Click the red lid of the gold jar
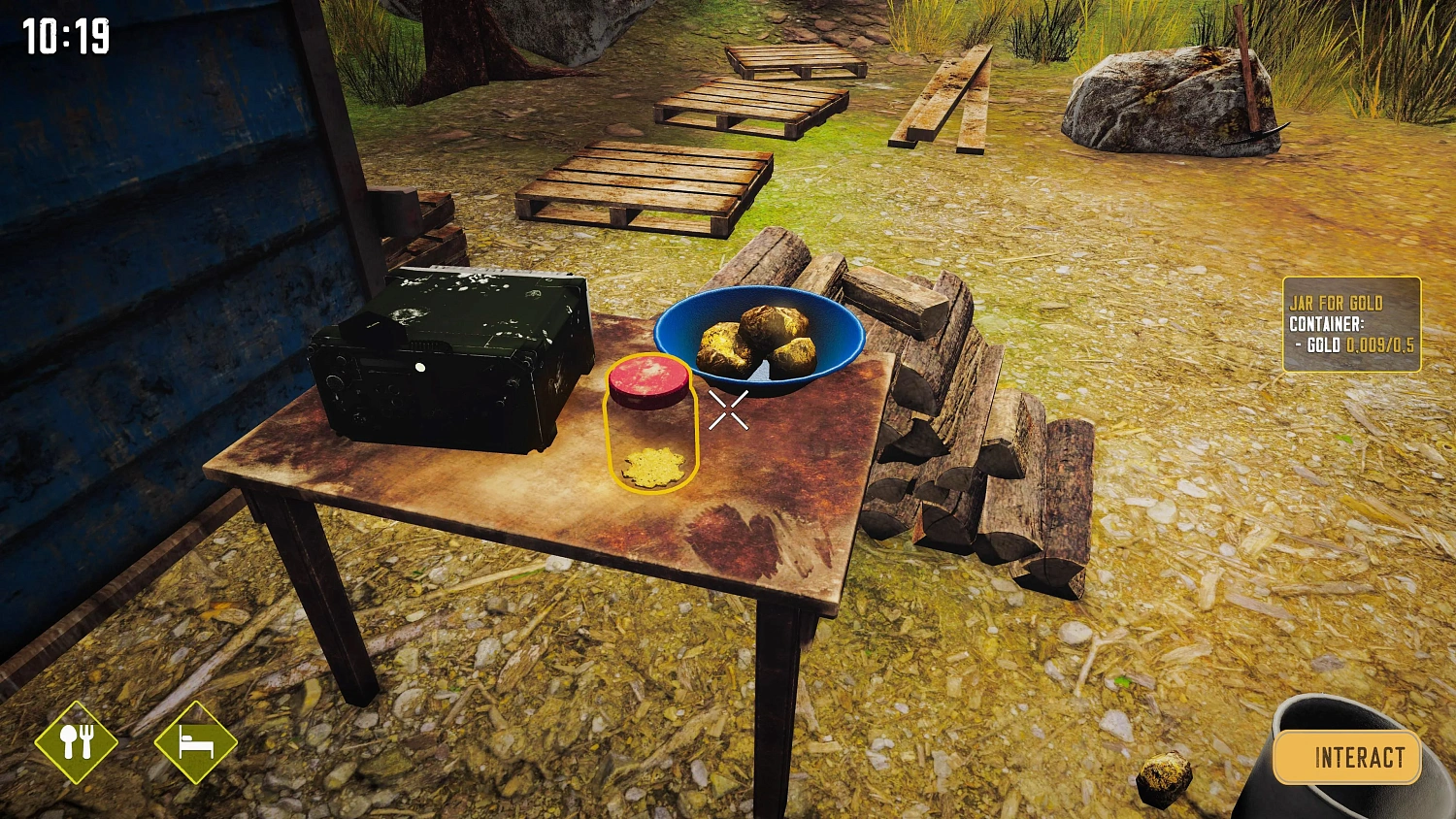 pos(646,380)
